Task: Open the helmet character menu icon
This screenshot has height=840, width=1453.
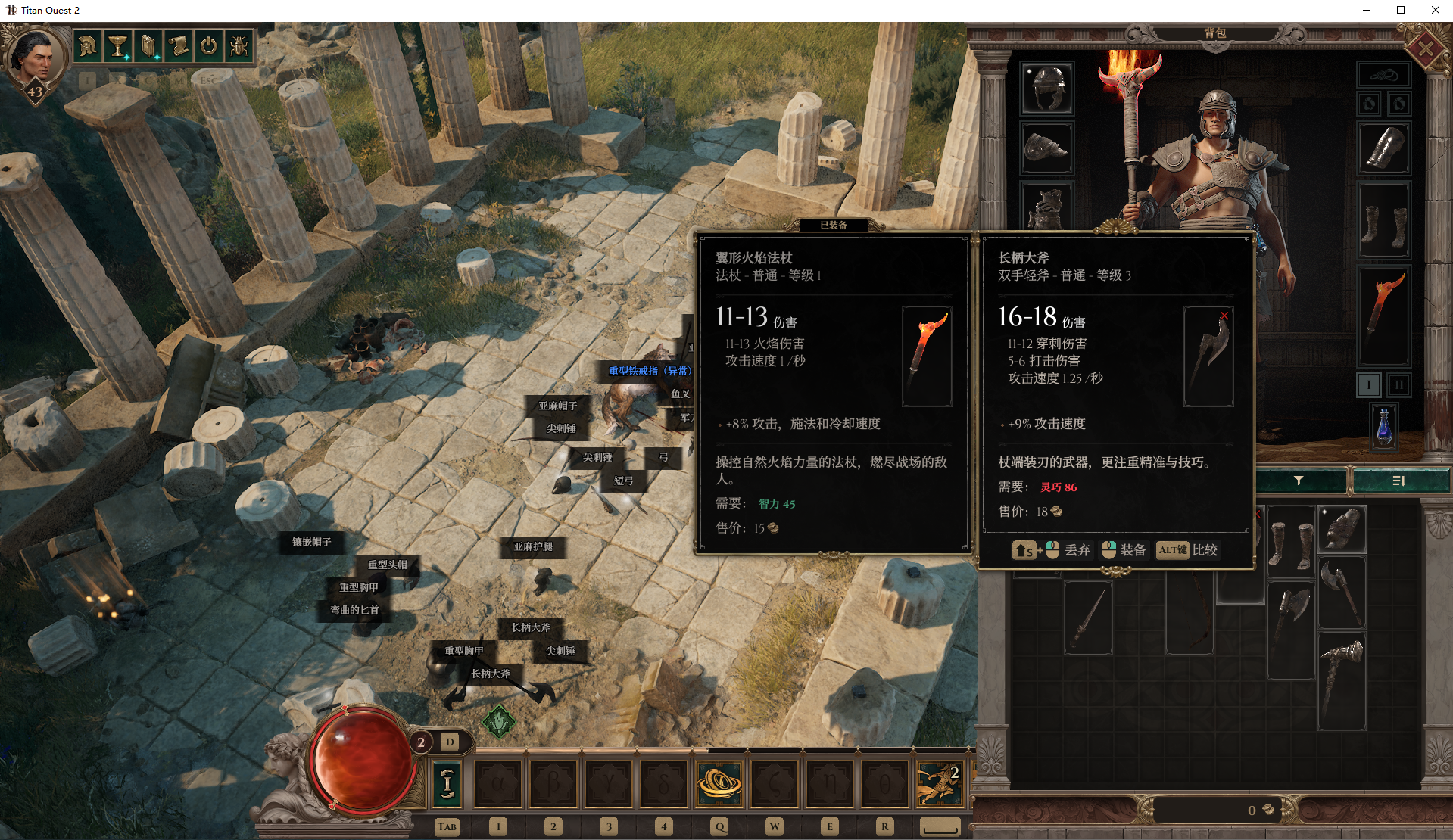Action: tap(89, 46)
